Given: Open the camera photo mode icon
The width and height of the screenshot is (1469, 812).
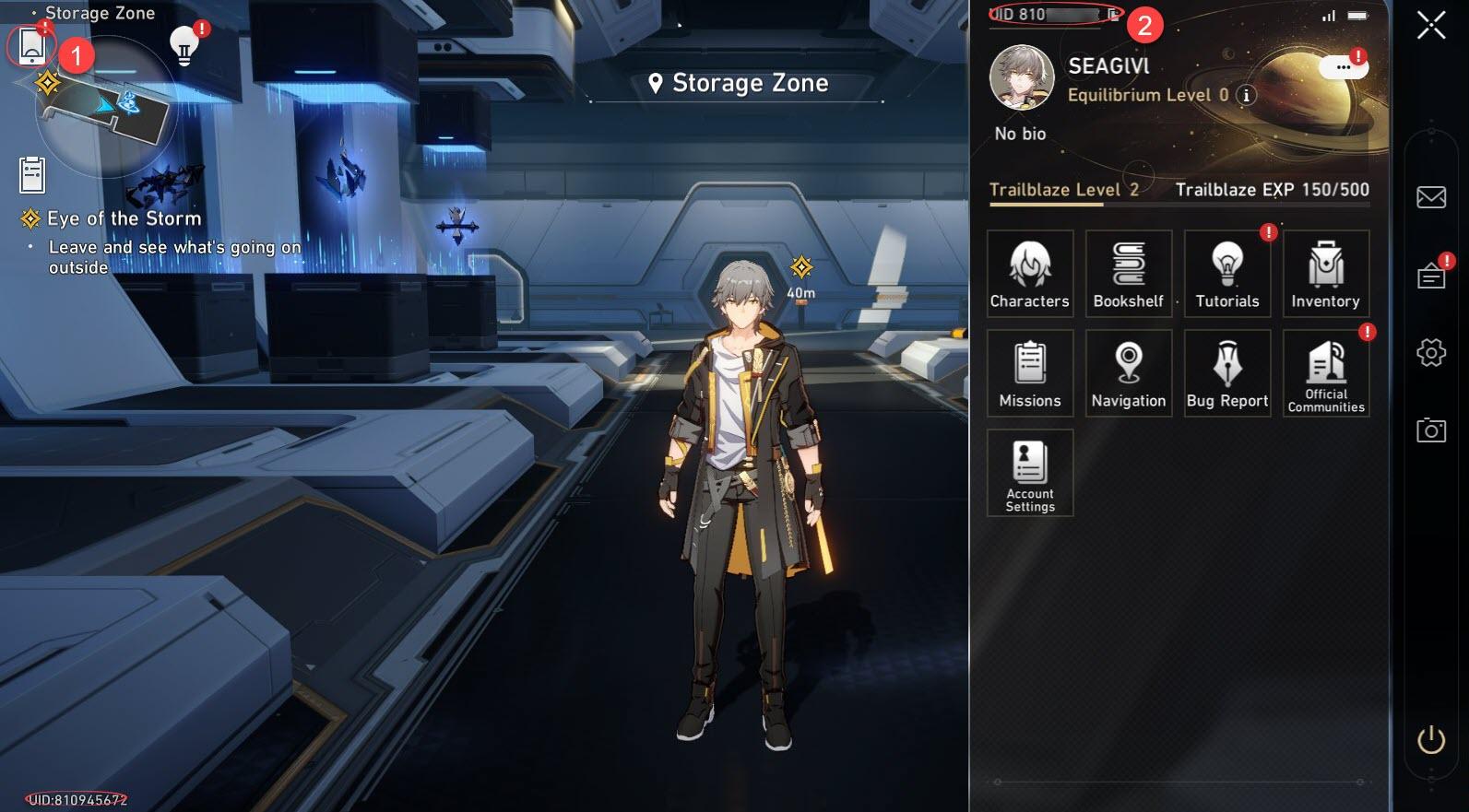Looking at the screenshot, I should [x=1431, y=430].
